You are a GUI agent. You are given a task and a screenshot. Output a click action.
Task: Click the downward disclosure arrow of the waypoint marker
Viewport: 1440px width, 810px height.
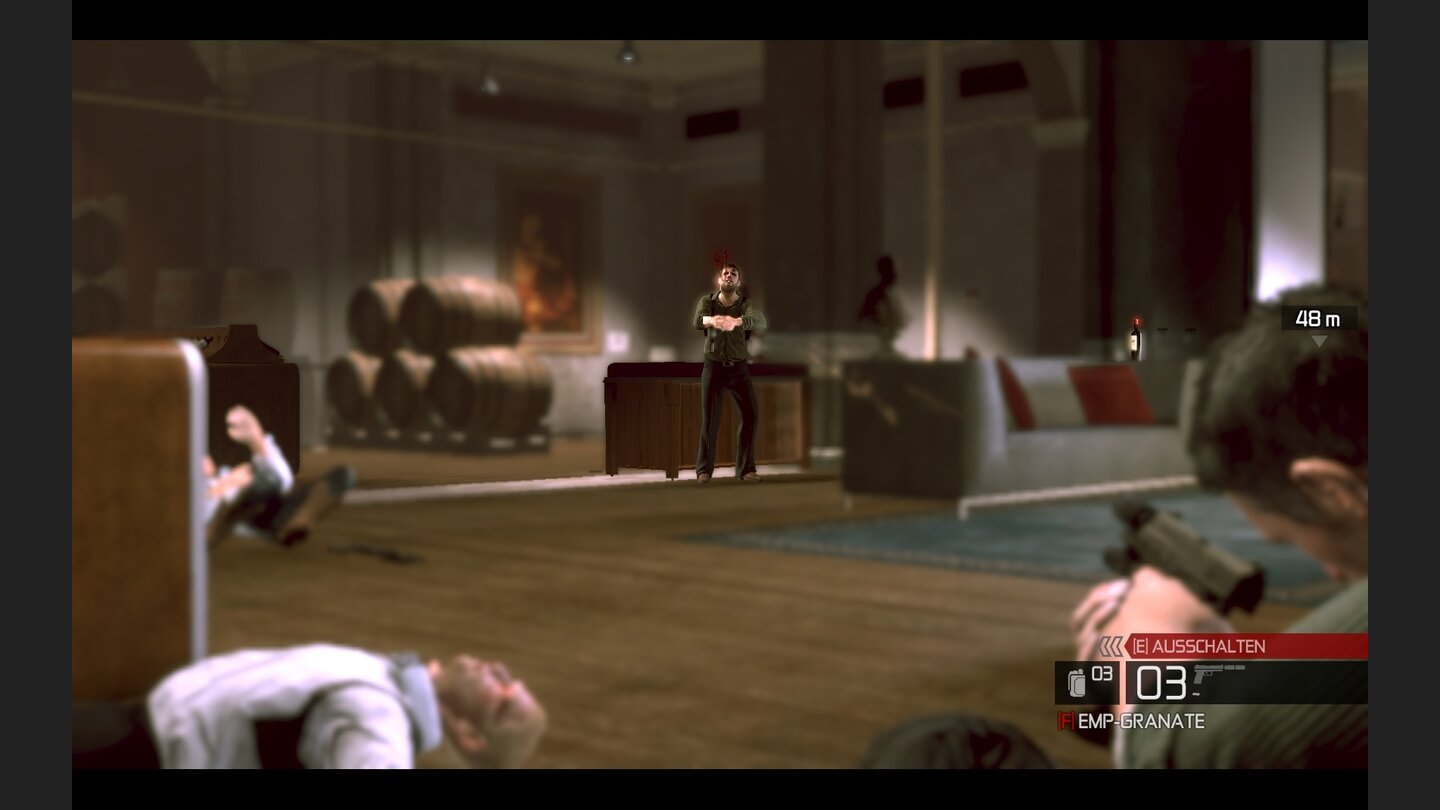pyautogui.click(x=1322, y=340)
